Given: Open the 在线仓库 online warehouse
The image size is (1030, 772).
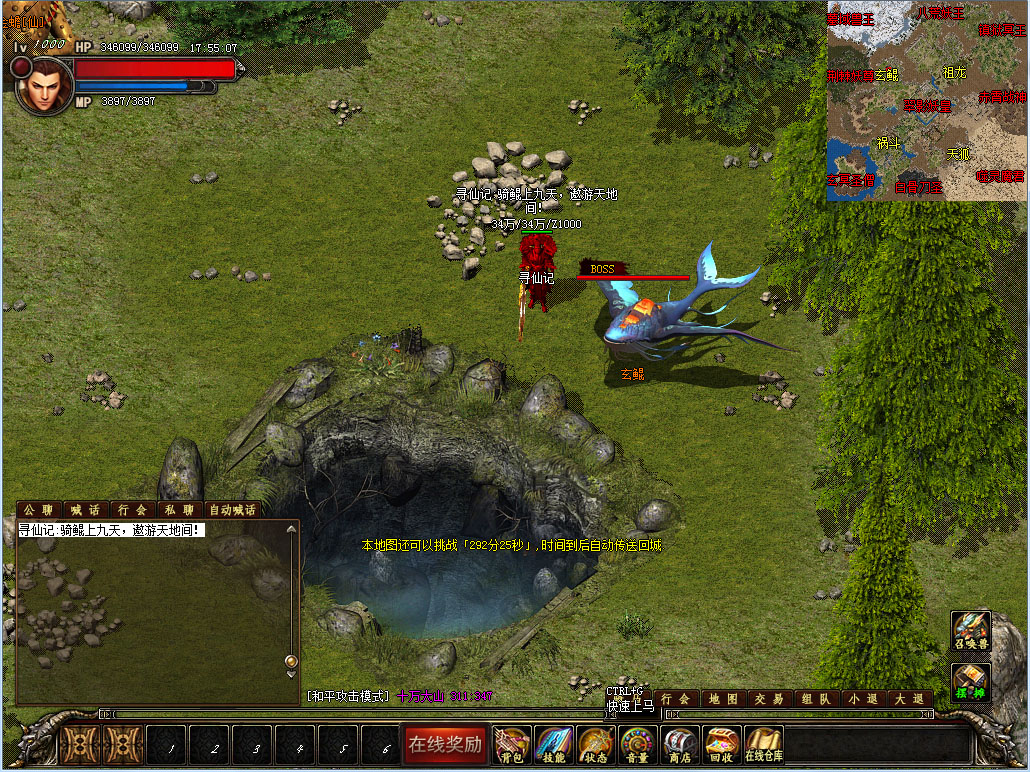Looking at the screenshot, I should [764, 744].
